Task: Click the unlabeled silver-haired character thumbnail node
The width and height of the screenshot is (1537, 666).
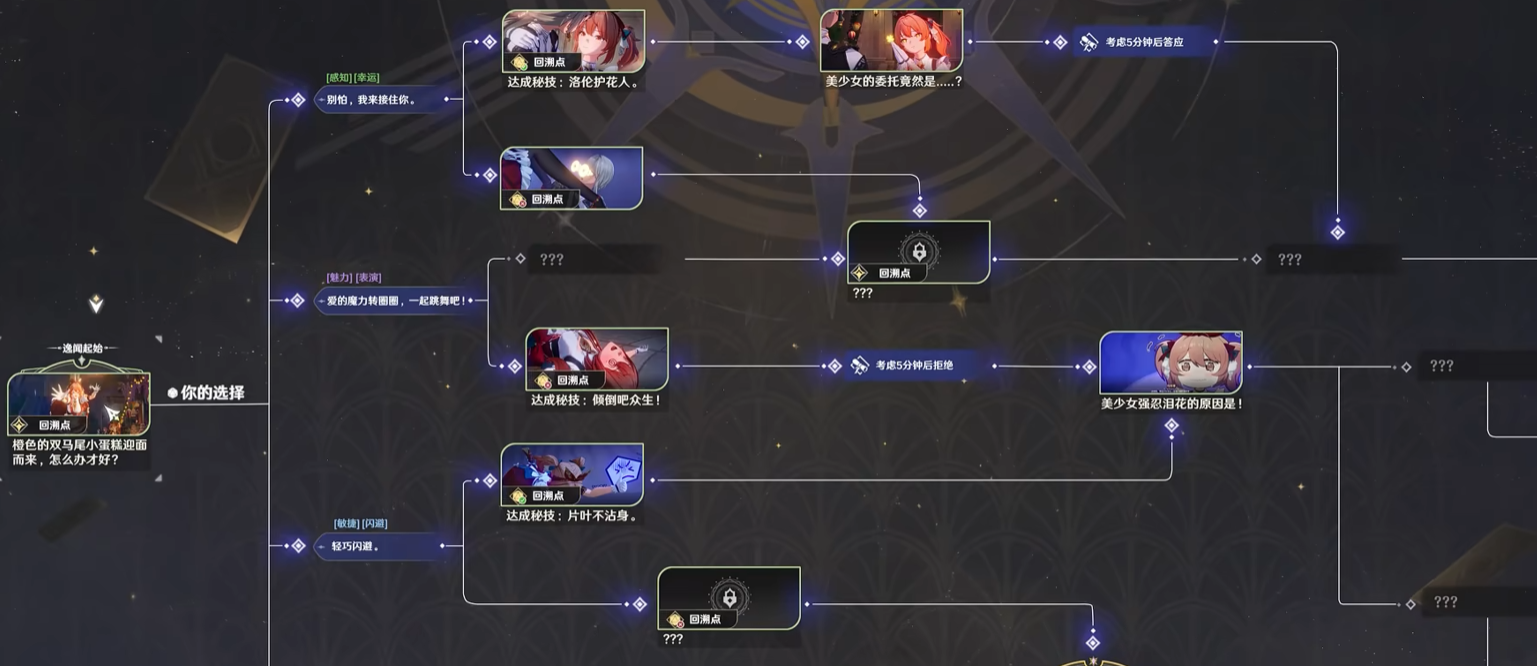Action: point(571,179)
